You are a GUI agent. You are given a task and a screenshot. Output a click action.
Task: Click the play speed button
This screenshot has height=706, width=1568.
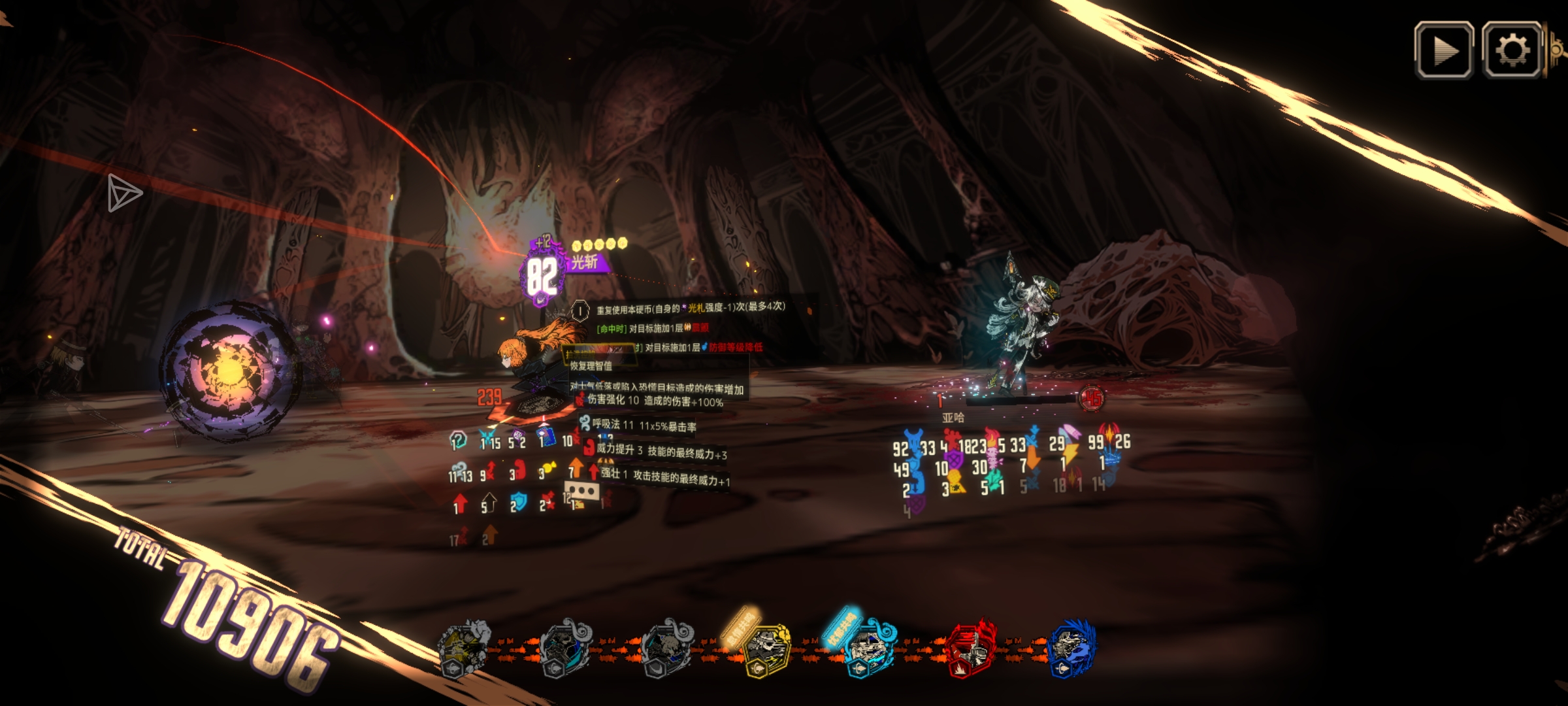point(1444,50)
